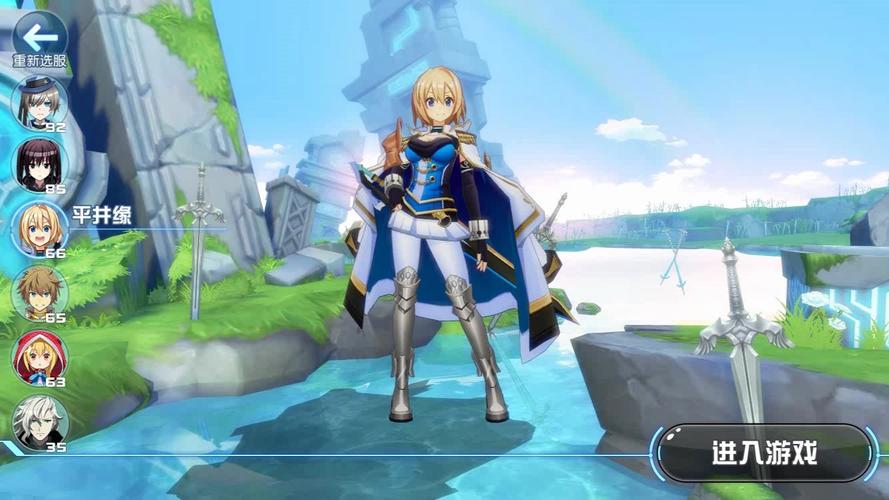Select the level 92 gray-haired character portrait
This screenshot has width=889, height=500.
click(x=40, y=102)
